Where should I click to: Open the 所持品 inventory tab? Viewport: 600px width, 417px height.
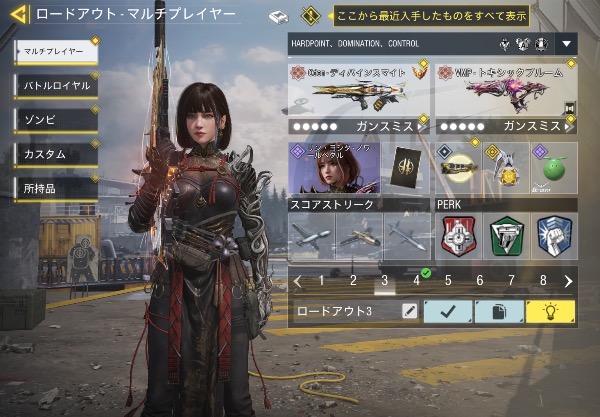[56, 187]
